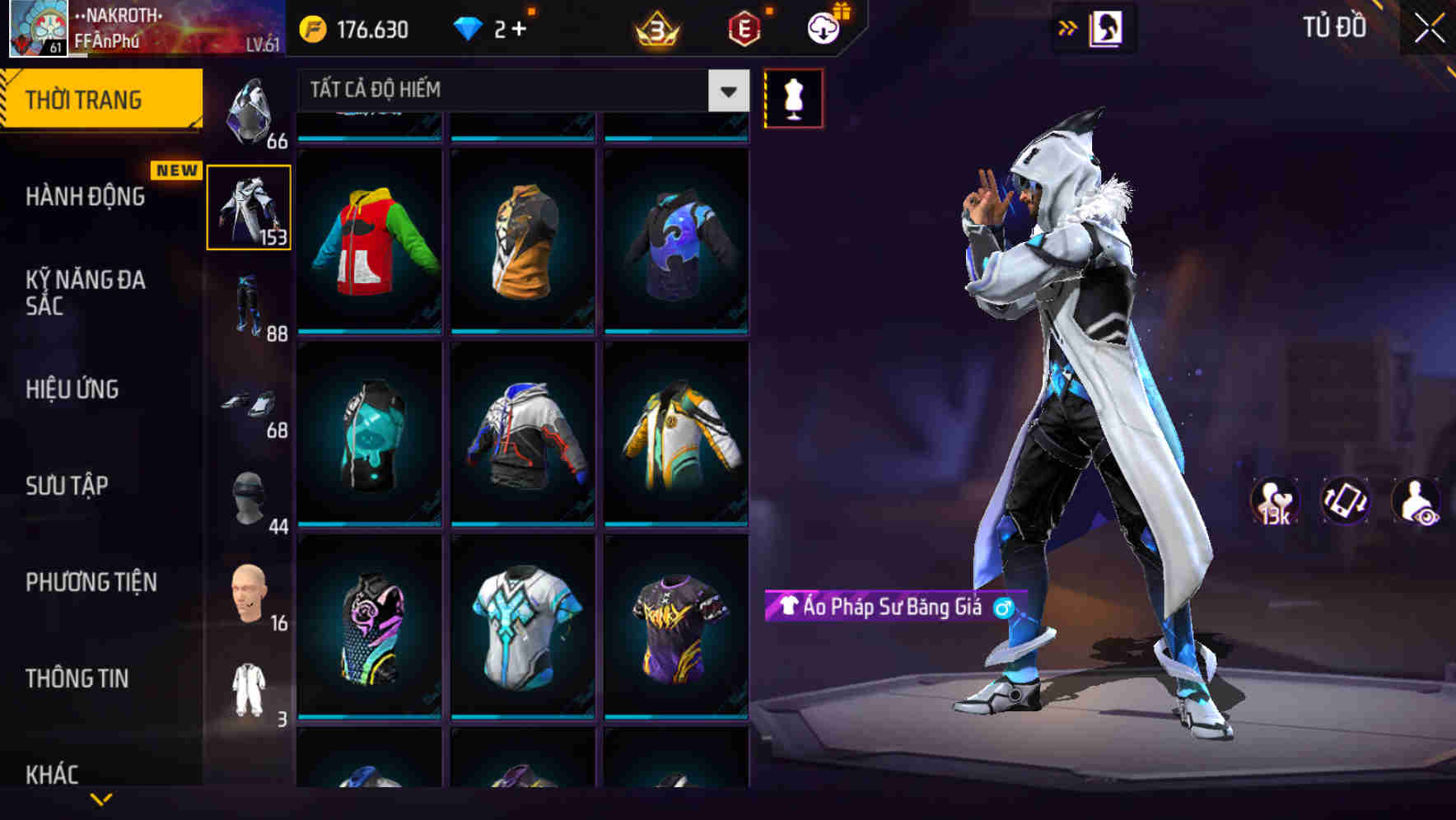Select the mask slot icon showing 44 items
This screenshot has width=1456, height=820.
pos(250,498)
